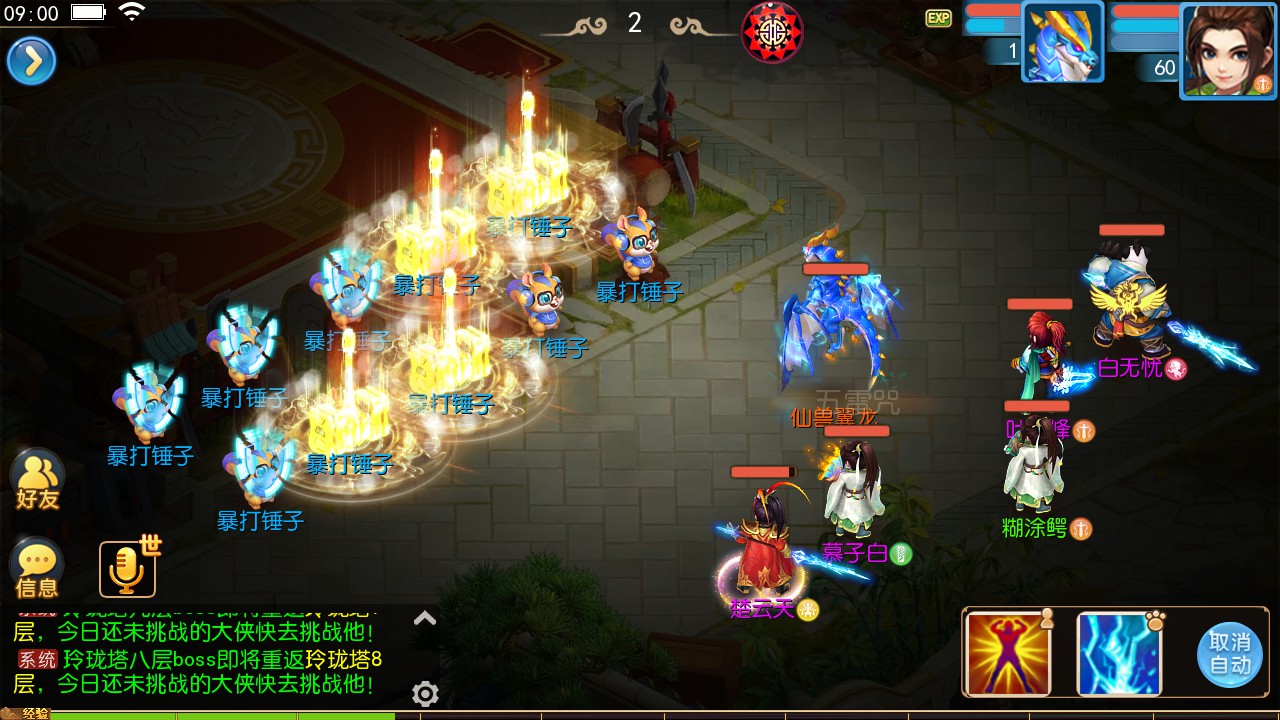The image size is (1280, 720).
Task: Click the red round emblem at top center
Action: tap(772, 32)
